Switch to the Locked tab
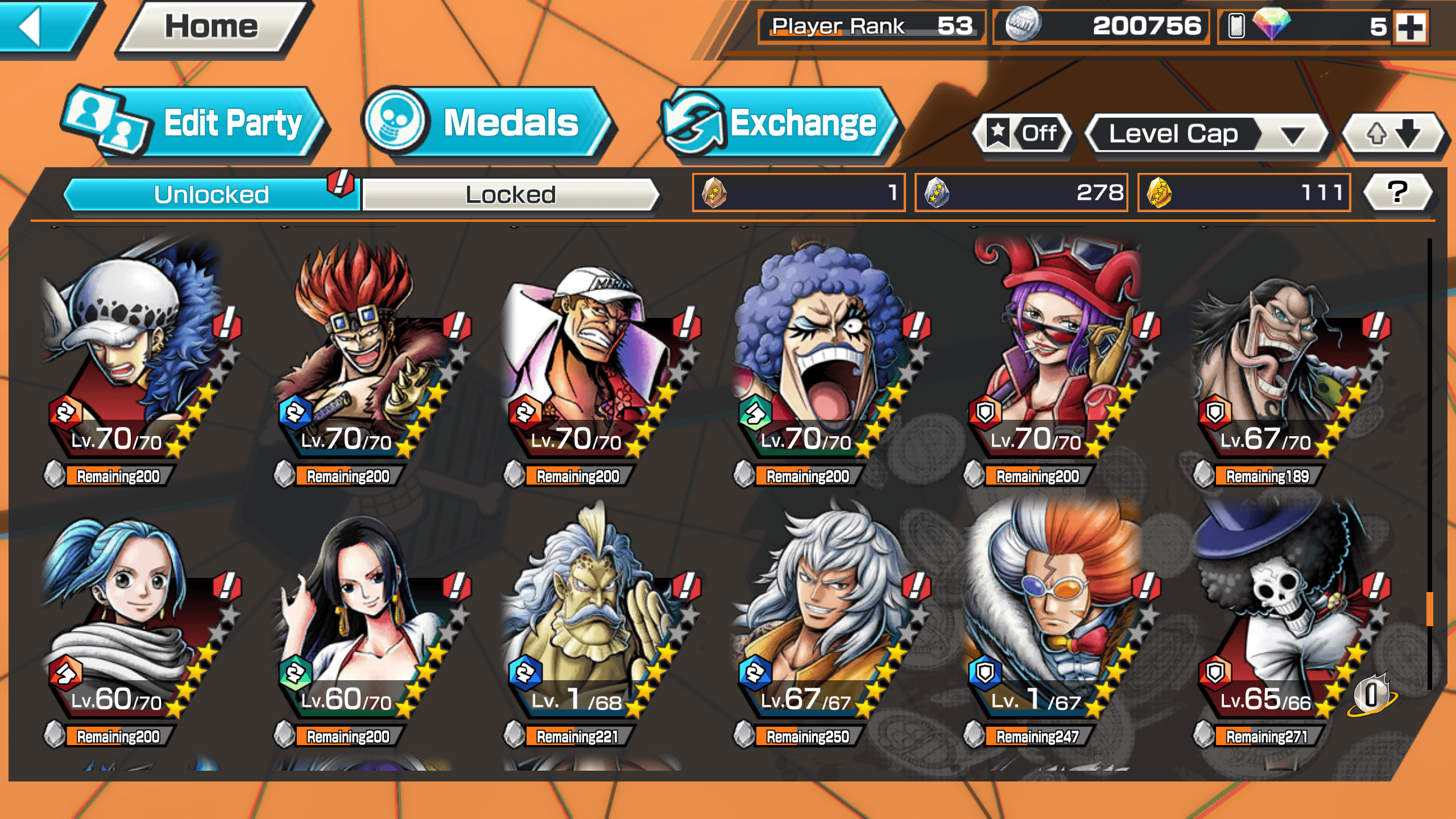1456x819 pixels. coord(510,195)
